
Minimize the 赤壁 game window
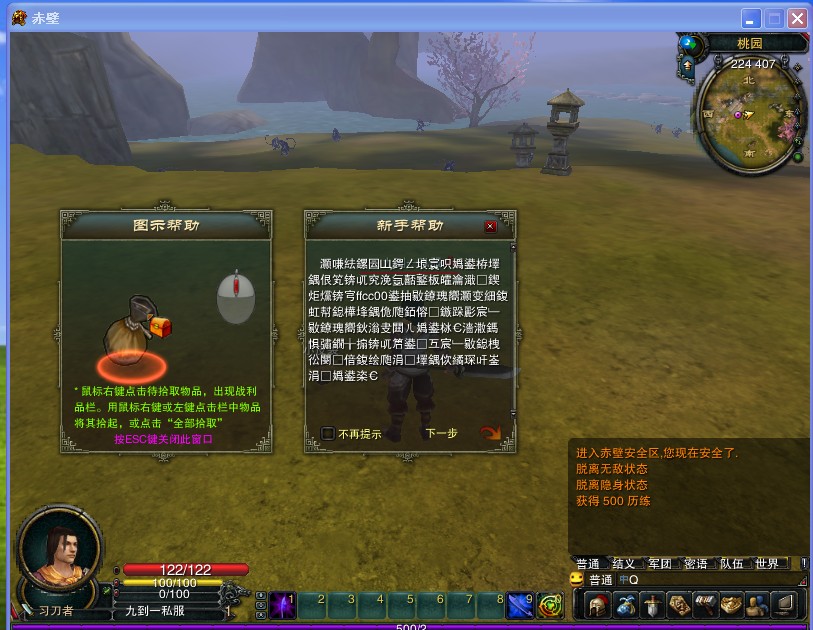[751, 18]
